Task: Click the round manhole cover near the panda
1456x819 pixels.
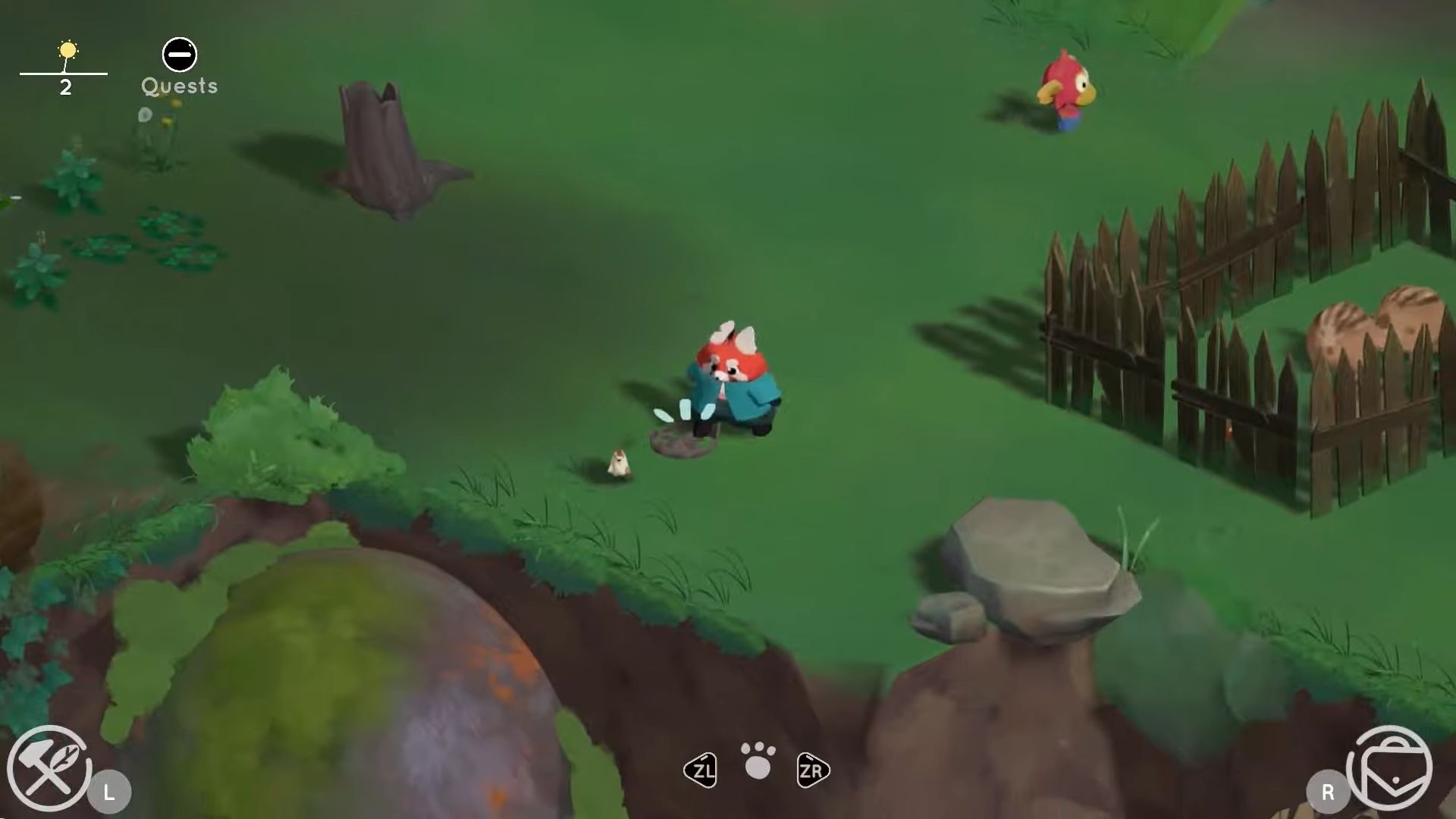Action: click(682, 444)
